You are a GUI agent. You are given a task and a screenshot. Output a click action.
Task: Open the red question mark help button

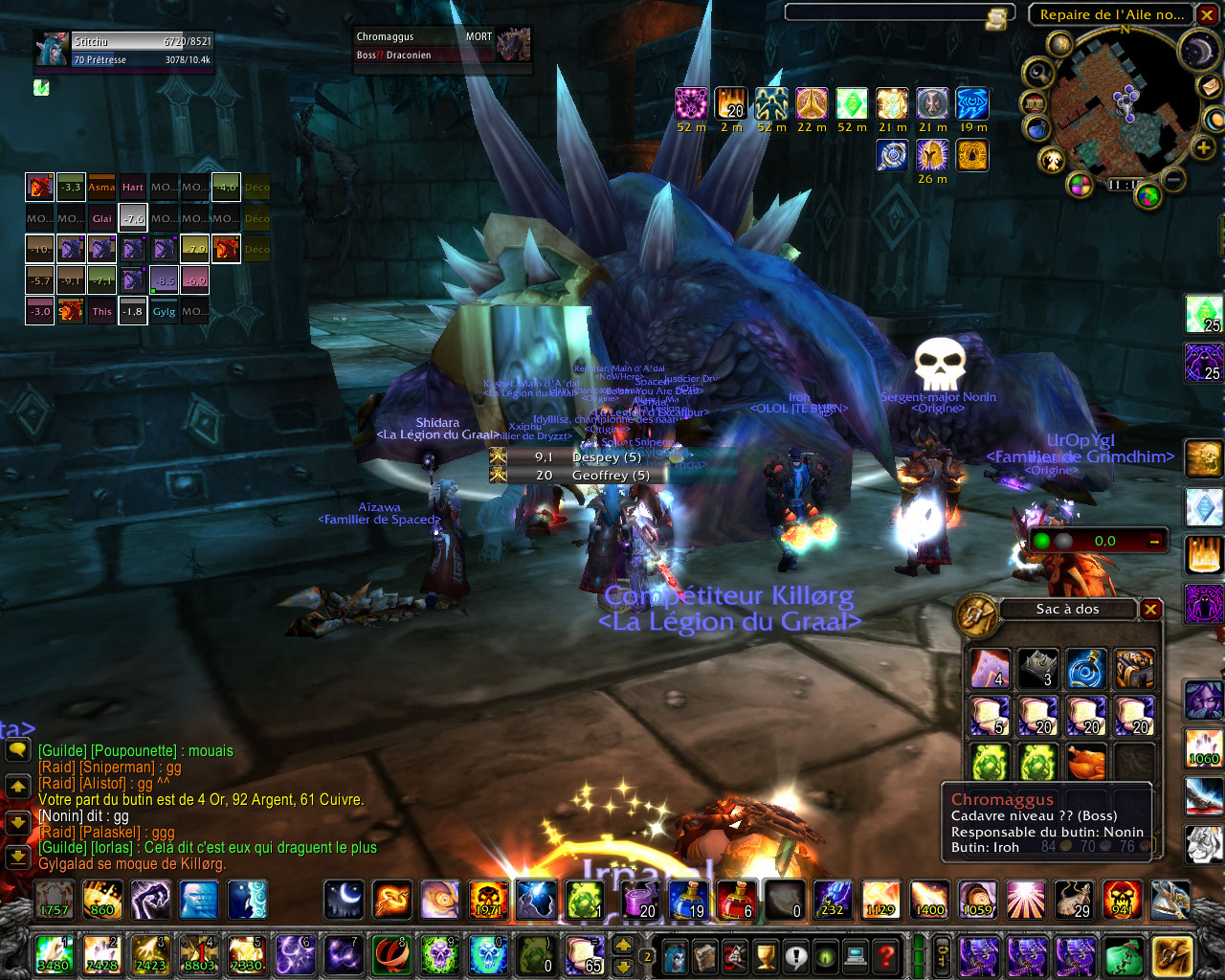tap(887, 955)
